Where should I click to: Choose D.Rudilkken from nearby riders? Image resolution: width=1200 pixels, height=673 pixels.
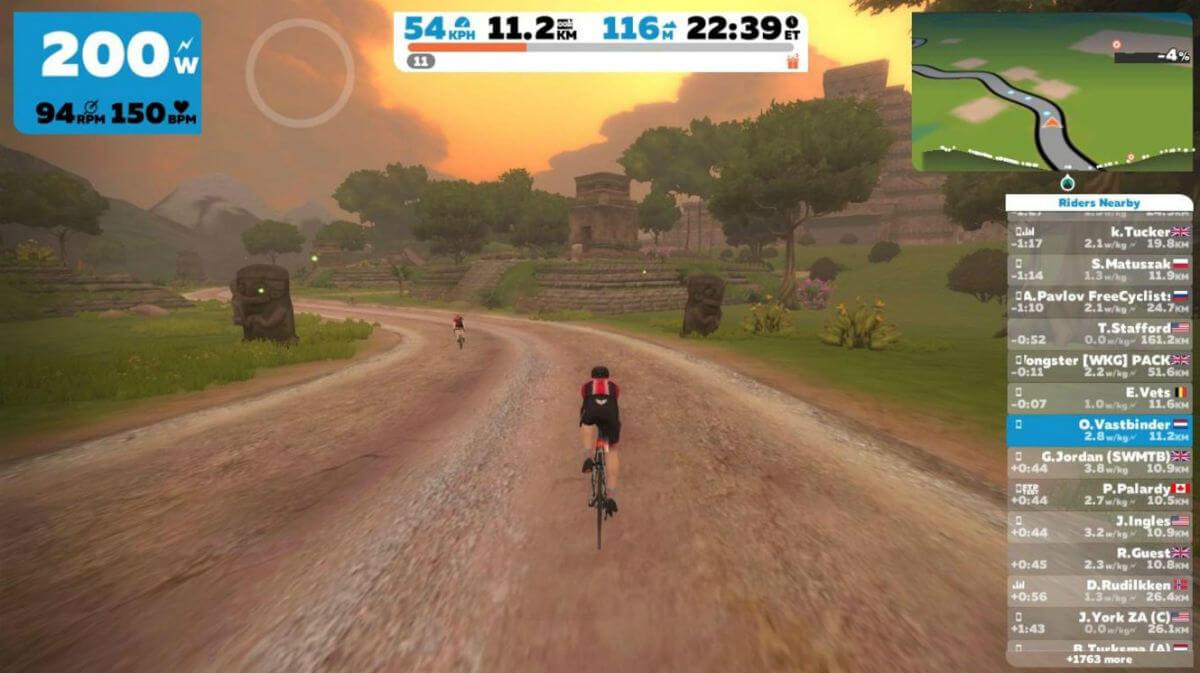(x=1099, y=590)
